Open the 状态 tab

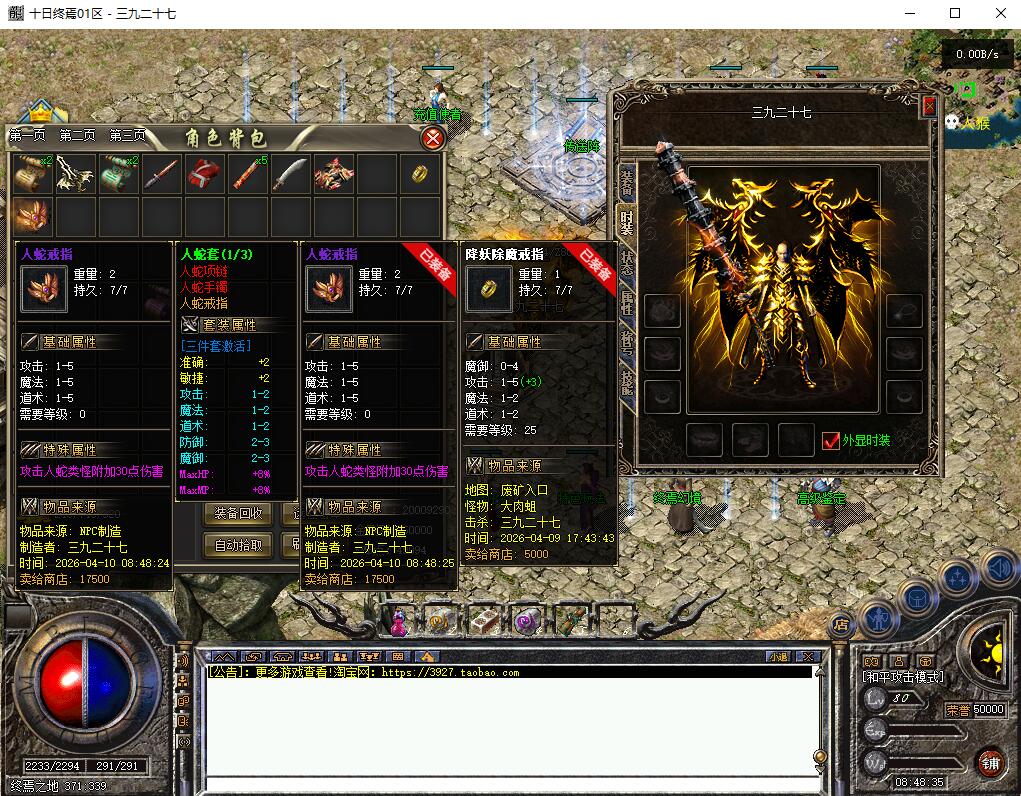click(627, 263)
